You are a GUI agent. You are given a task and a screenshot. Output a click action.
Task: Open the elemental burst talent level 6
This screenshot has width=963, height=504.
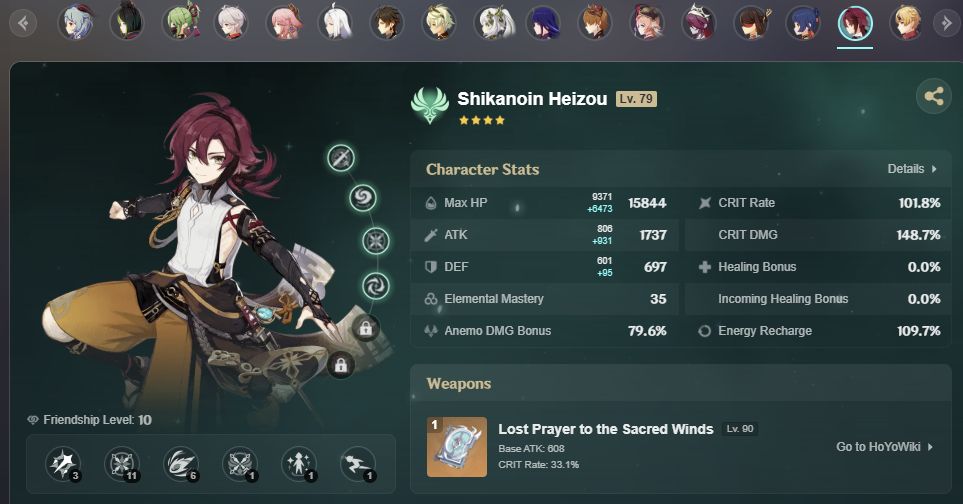[180, 462]
